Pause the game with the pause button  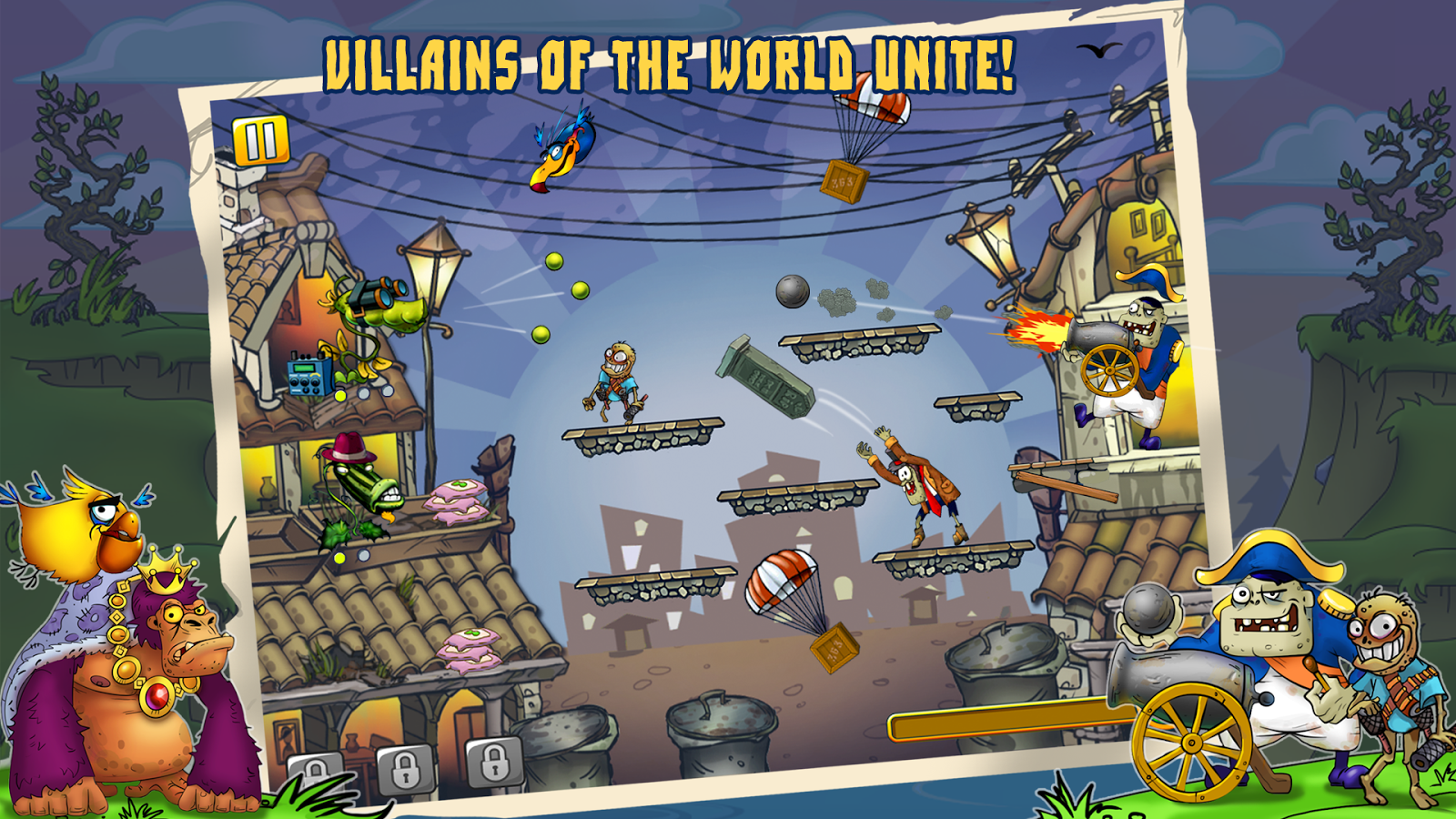pos(259,141)
